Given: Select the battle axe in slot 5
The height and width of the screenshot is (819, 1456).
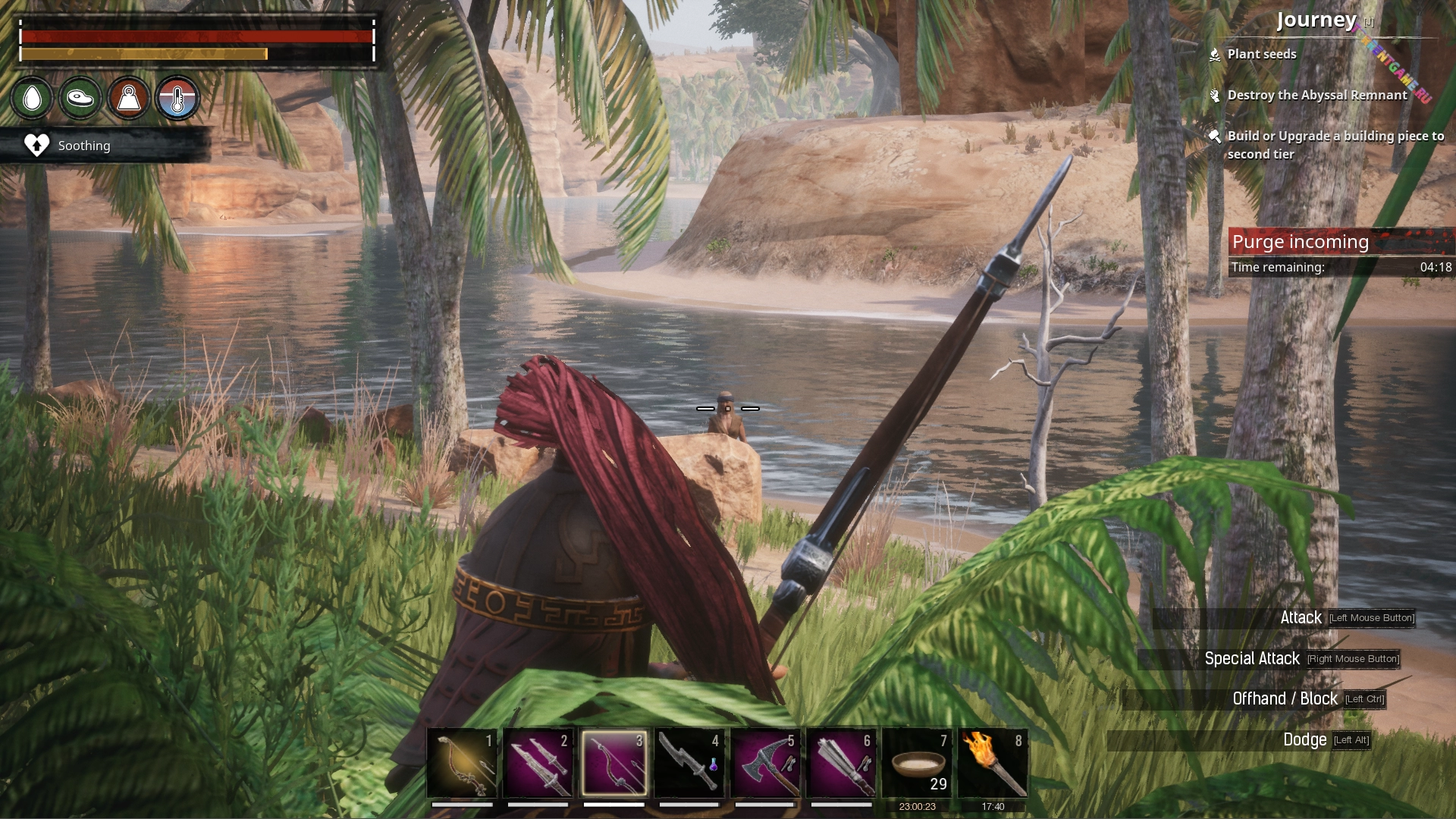Looking at the screenshot, I should tap(765, 762).
